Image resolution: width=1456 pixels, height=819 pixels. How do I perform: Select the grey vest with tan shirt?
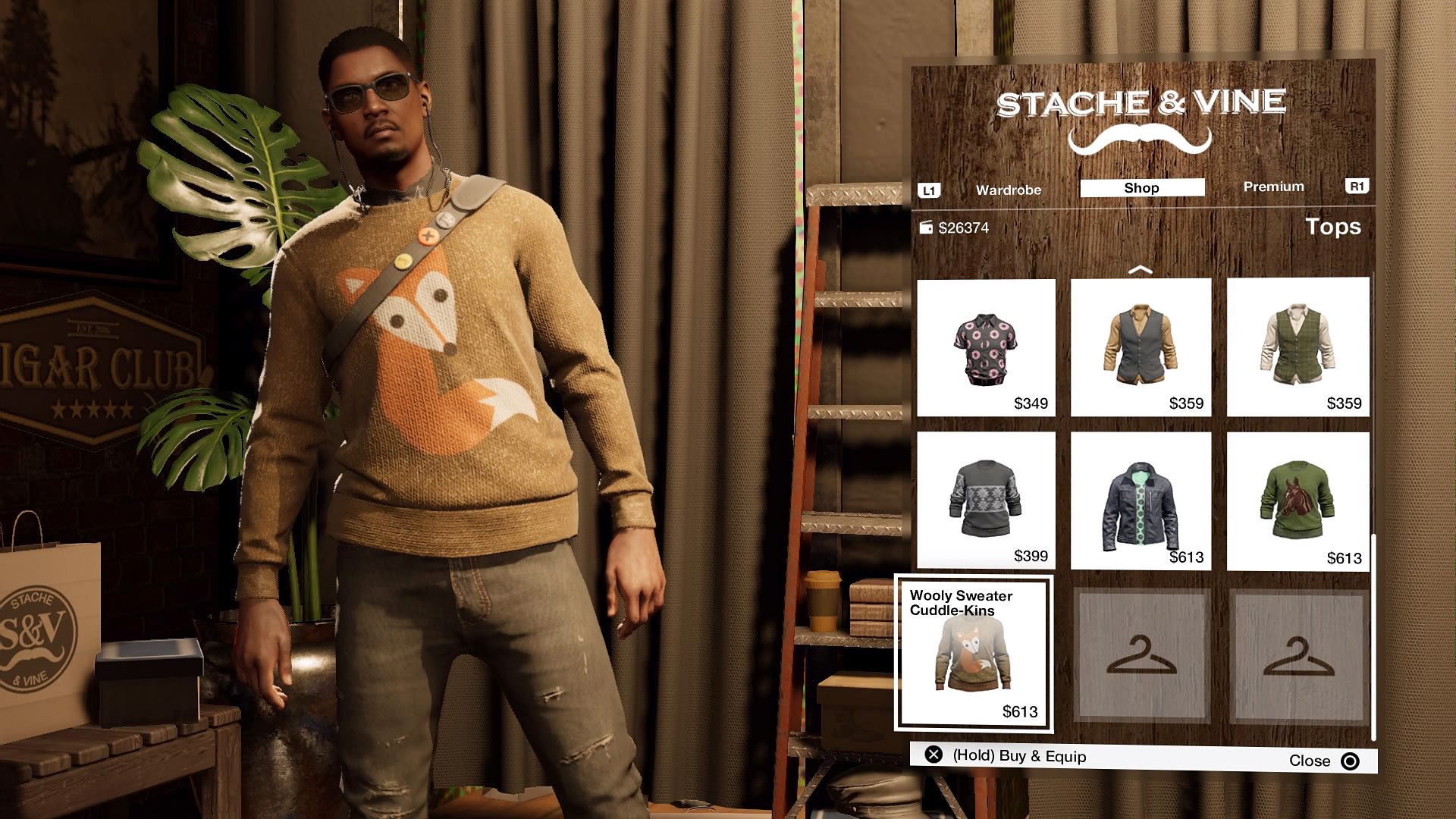point(1141,347)
